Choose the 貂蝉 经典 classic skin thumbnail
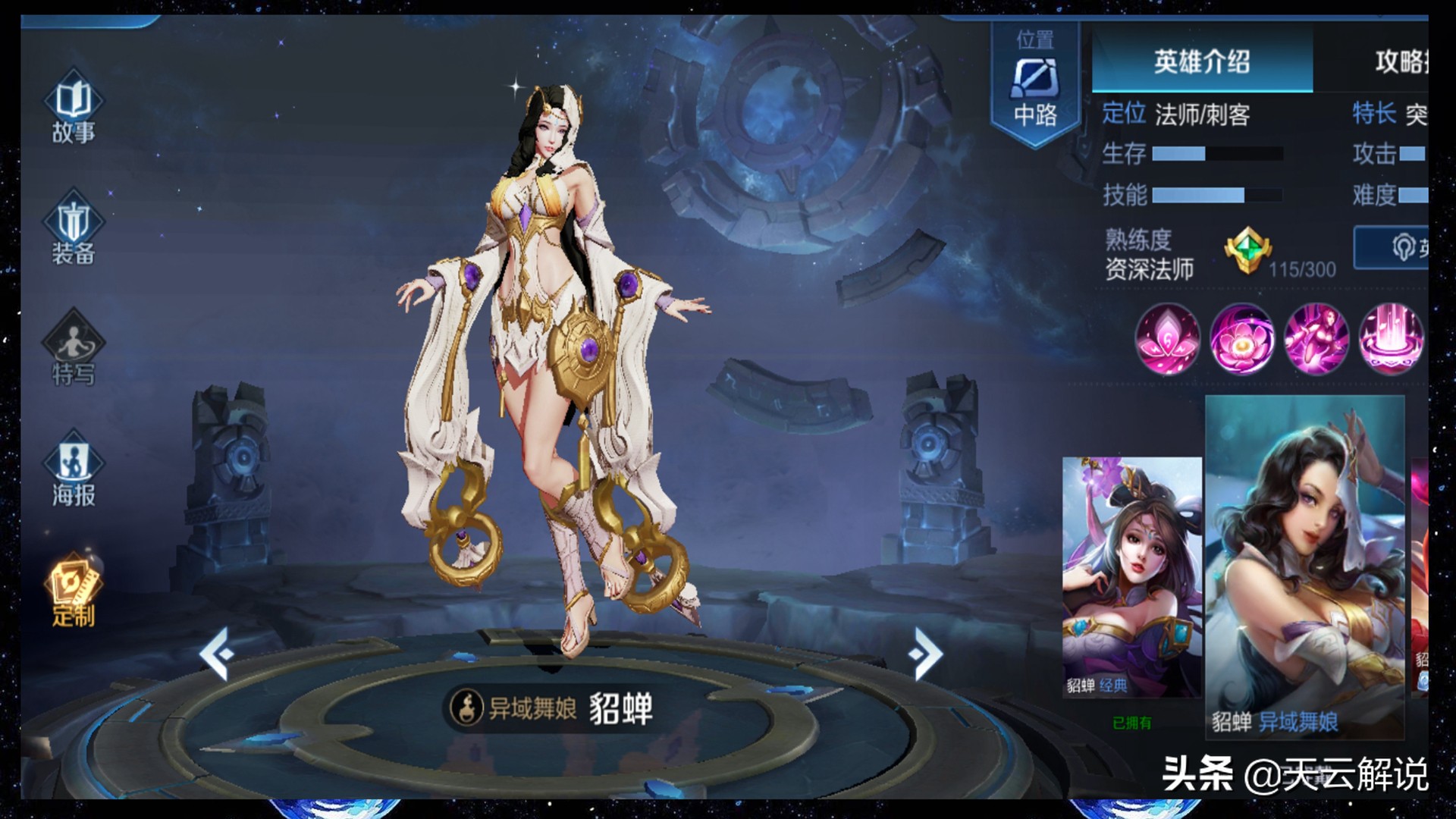The height and width of the screenshot is (819, 1456). pos(1131,576)
